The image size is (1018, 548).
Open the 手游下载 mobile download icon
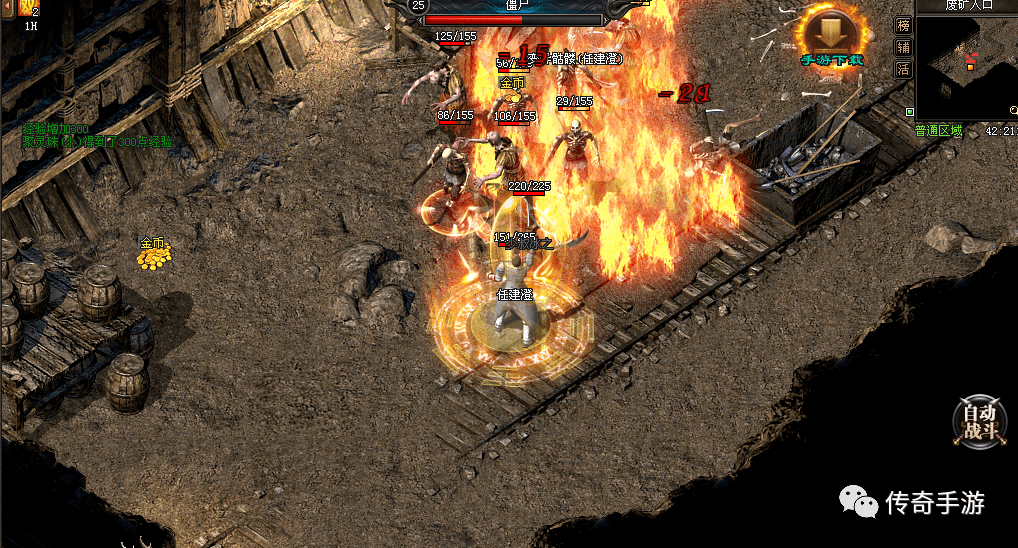pyautogui.click(x=830, y=38)
